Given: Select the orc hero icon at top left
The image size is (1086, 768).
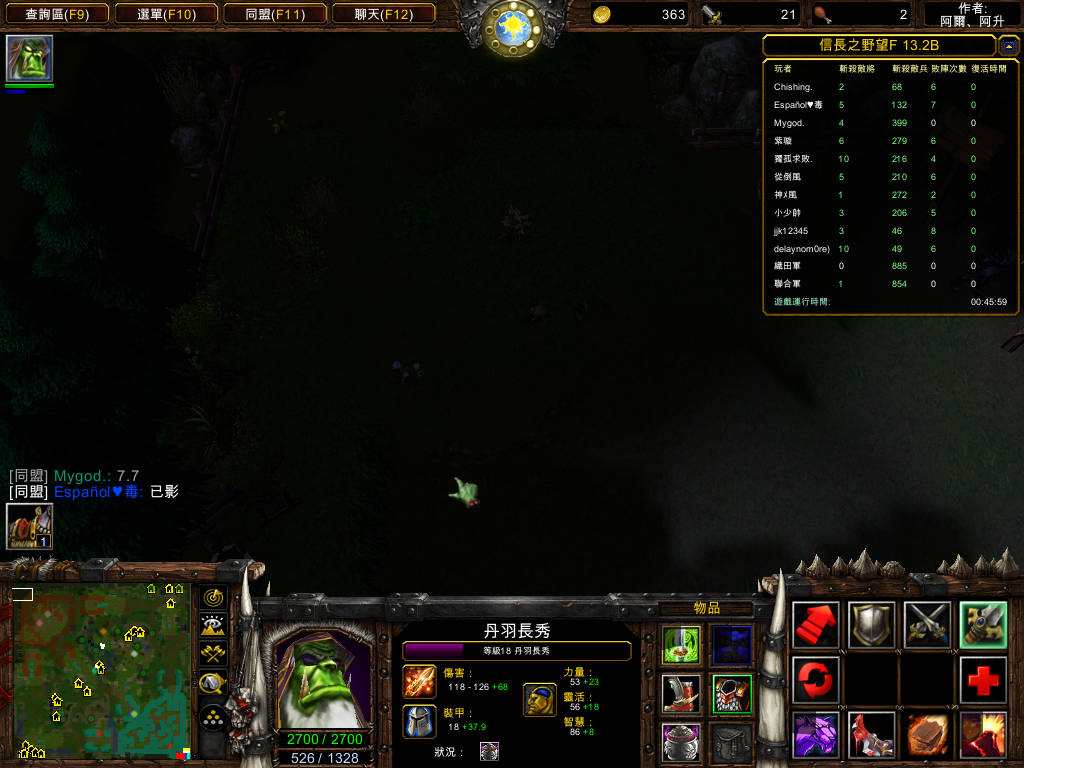Looking at the screenshot, I should point(29,59).
